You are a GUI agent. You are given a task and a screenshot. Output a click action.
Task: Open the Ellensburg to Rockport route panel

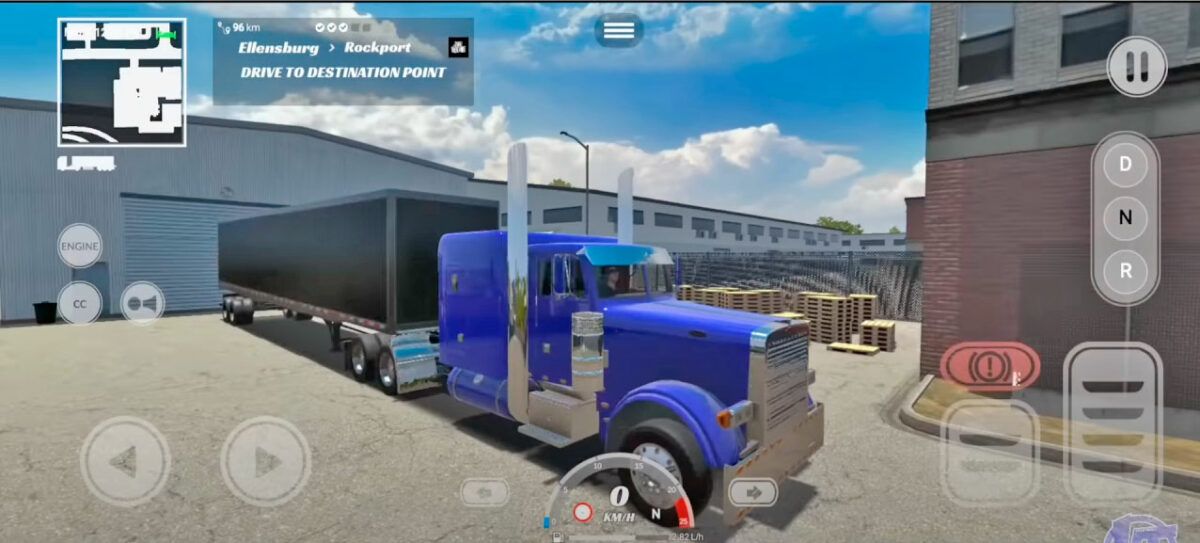342,60
